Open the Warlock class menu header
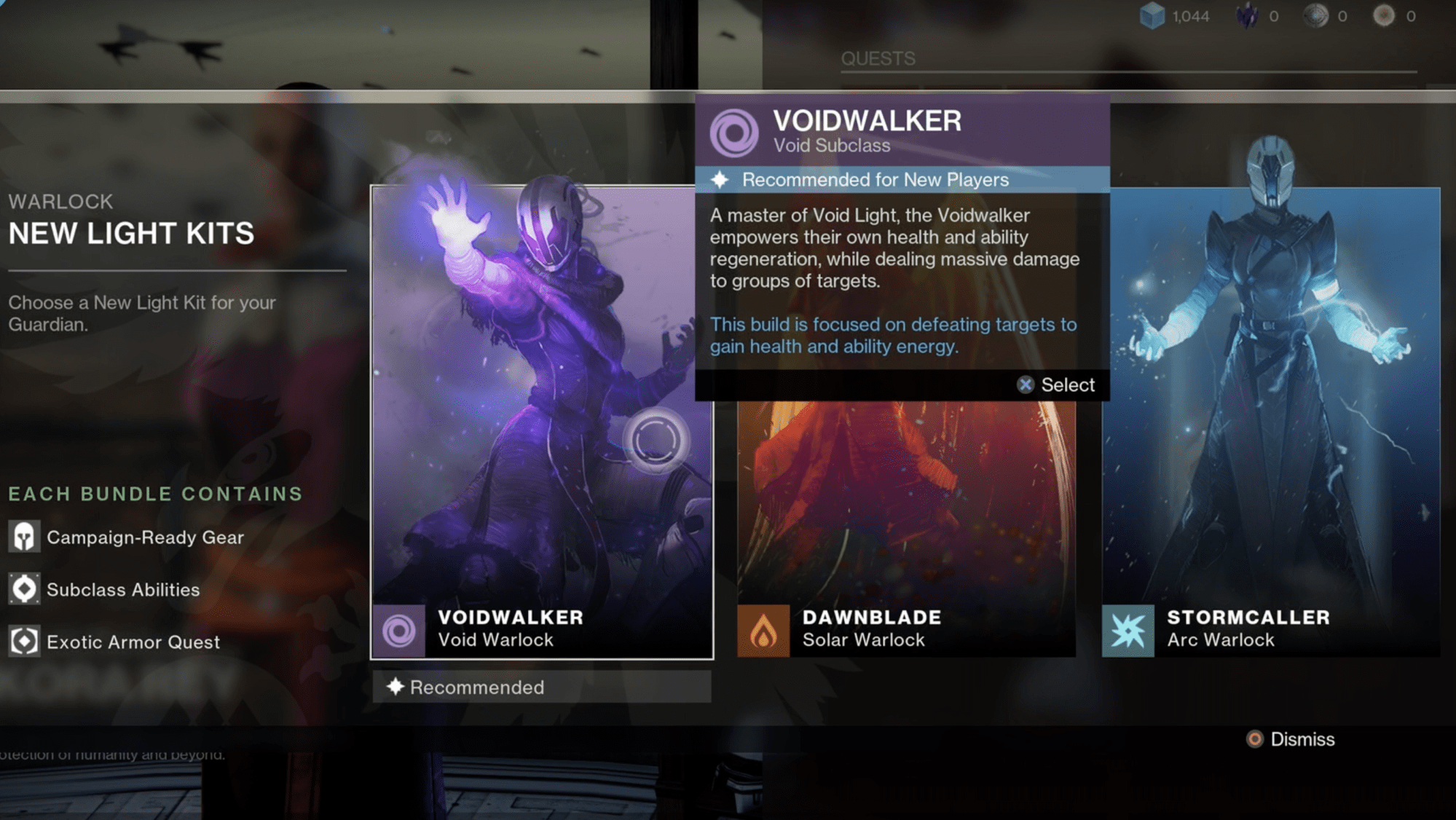Screen dimensions: 1456x820 (60, 201)
